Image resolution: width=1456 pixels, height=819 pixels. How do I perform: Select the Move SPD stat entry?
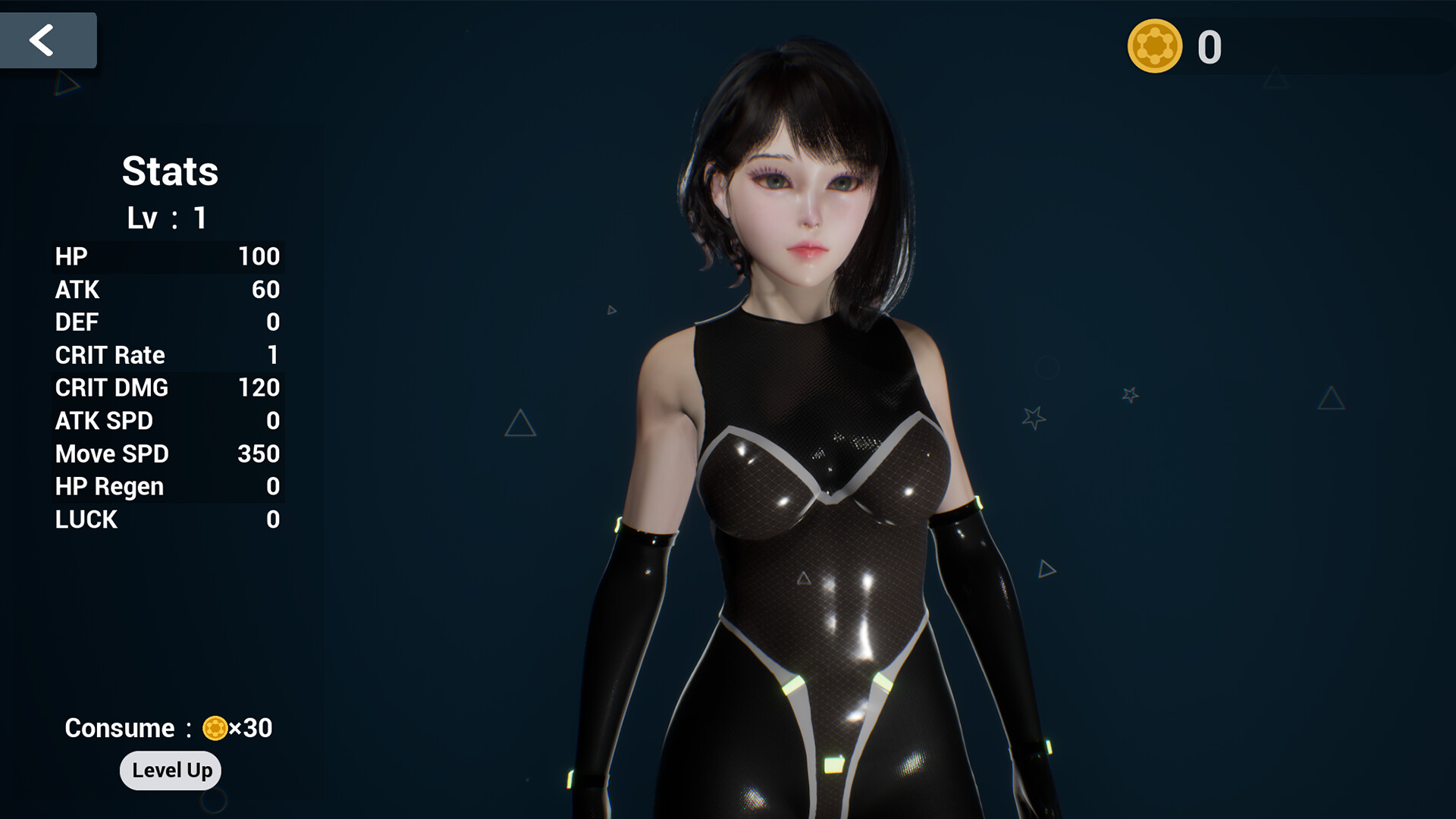[x=167, y=453]
